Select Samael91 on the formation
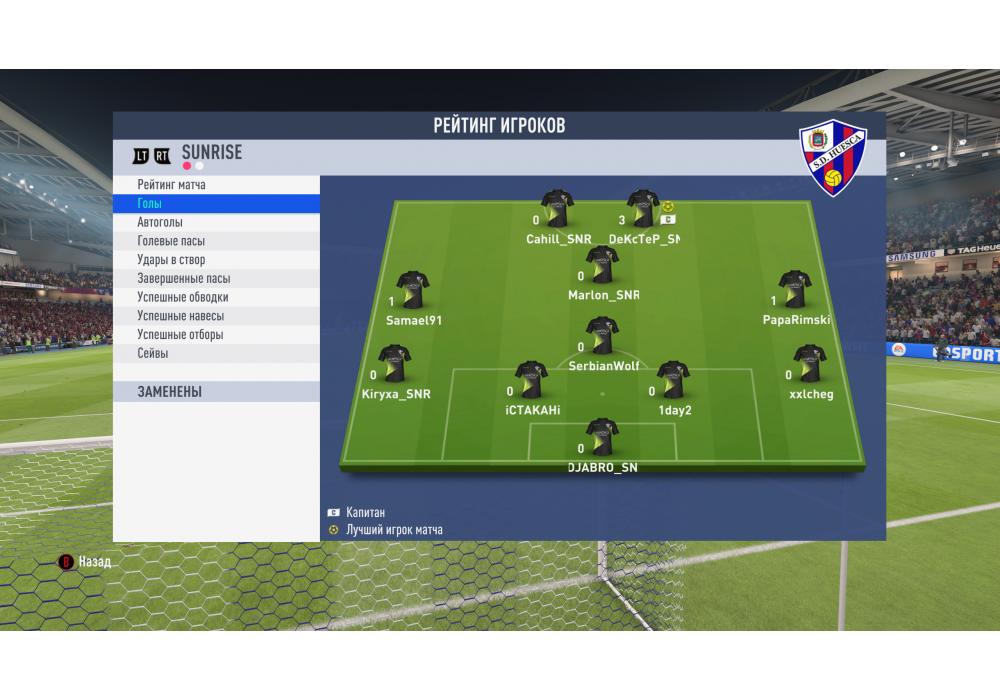This screenshot has height=700, width=1000. (x=412, y=289)
